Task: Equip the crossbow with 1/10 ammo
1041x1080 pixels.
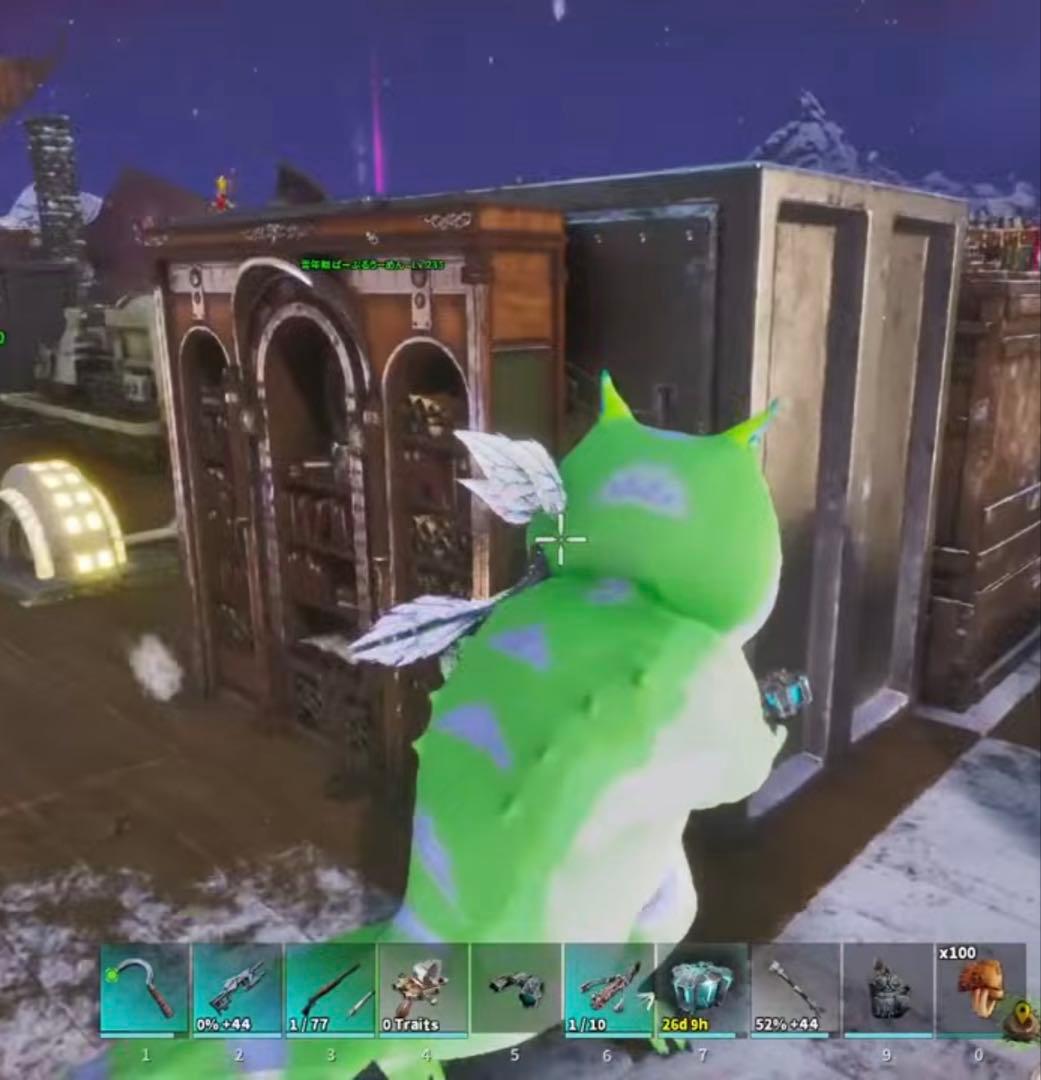Action: (x=609, y=990)
